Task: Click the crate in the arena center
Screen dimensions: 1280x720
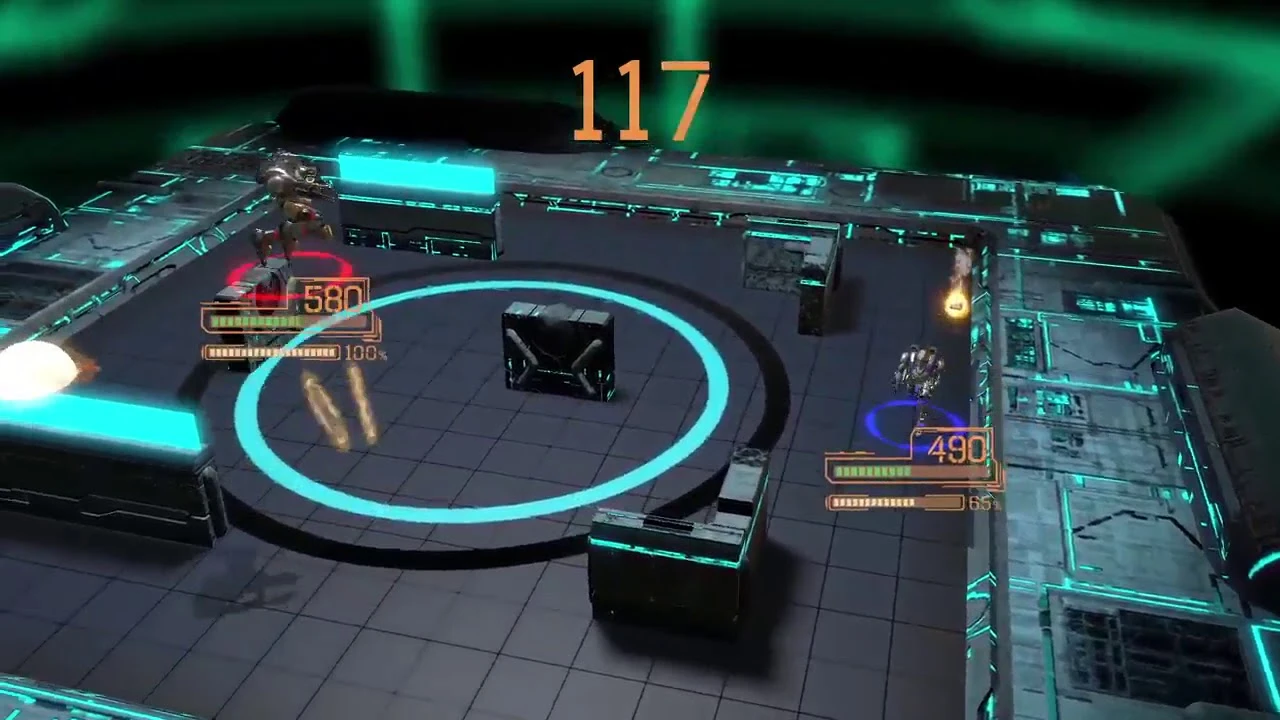Action: pyautogui.click(x=560, y=350)
